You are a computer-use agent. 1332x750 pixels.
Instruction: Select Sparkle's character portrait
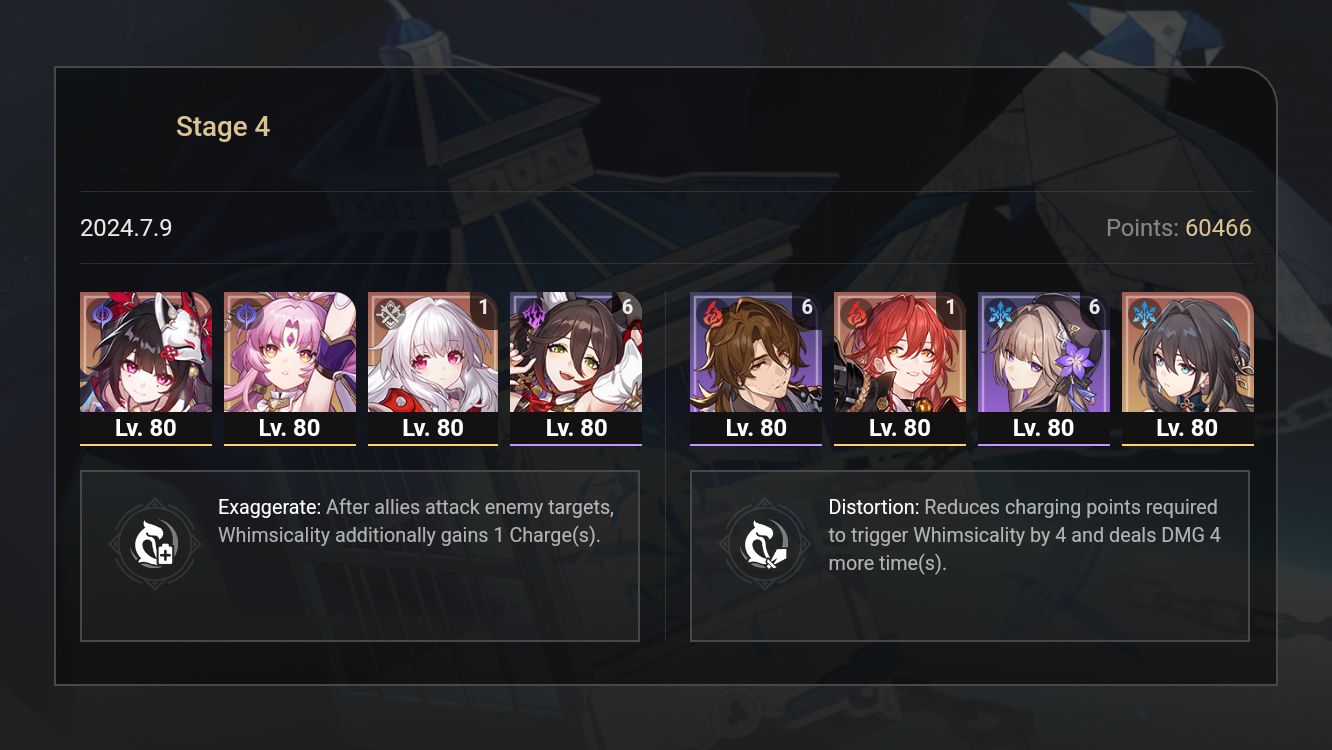click(146, 352)
